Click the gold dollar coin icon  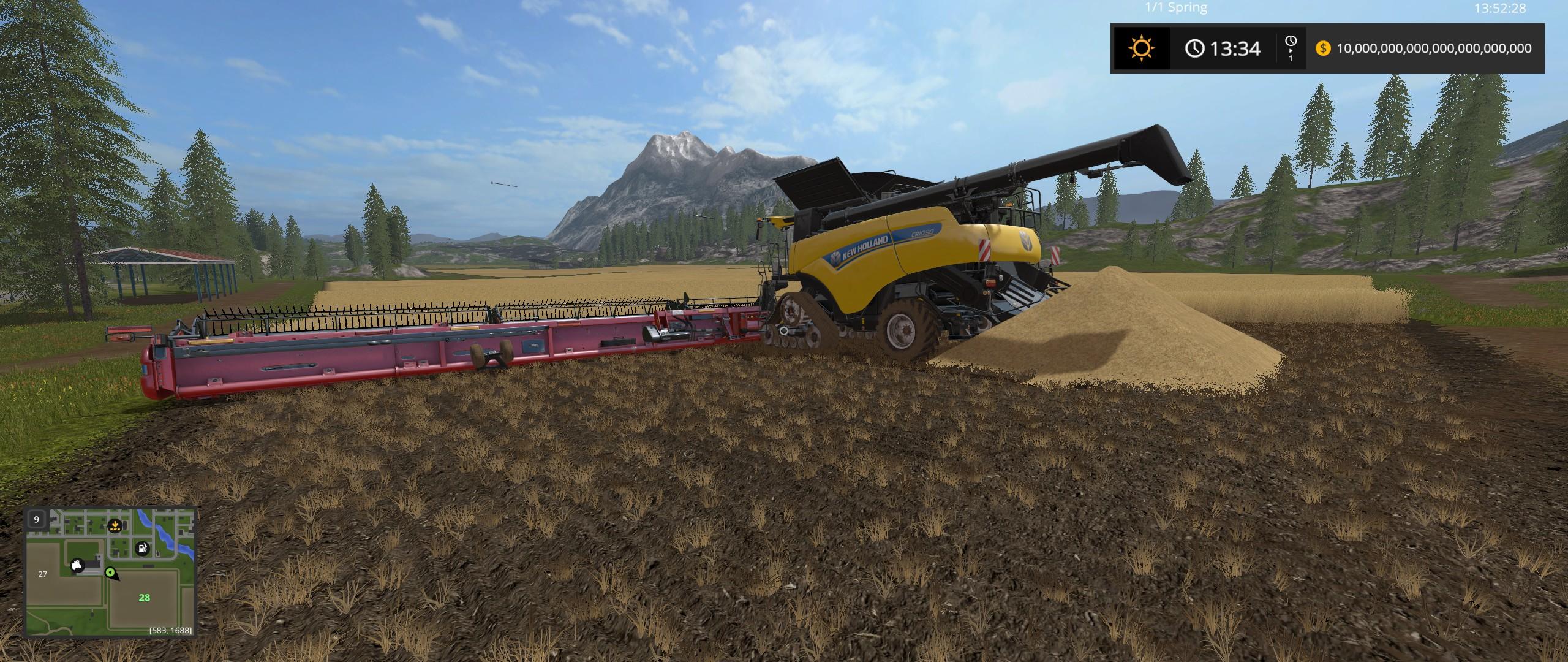[1323, 48]
